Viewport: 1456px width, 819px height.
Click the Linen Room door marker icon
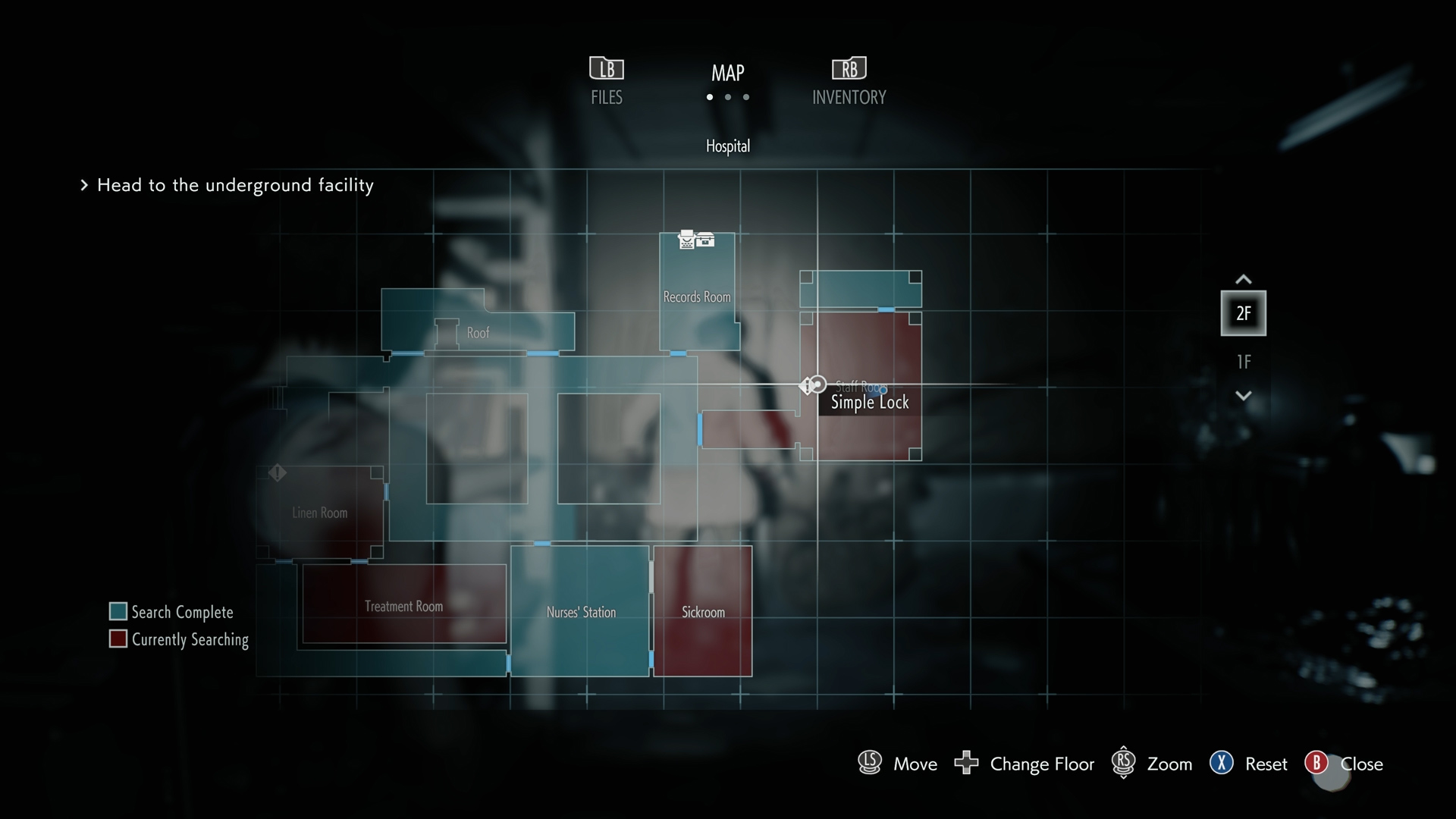(x=278, y=472)
